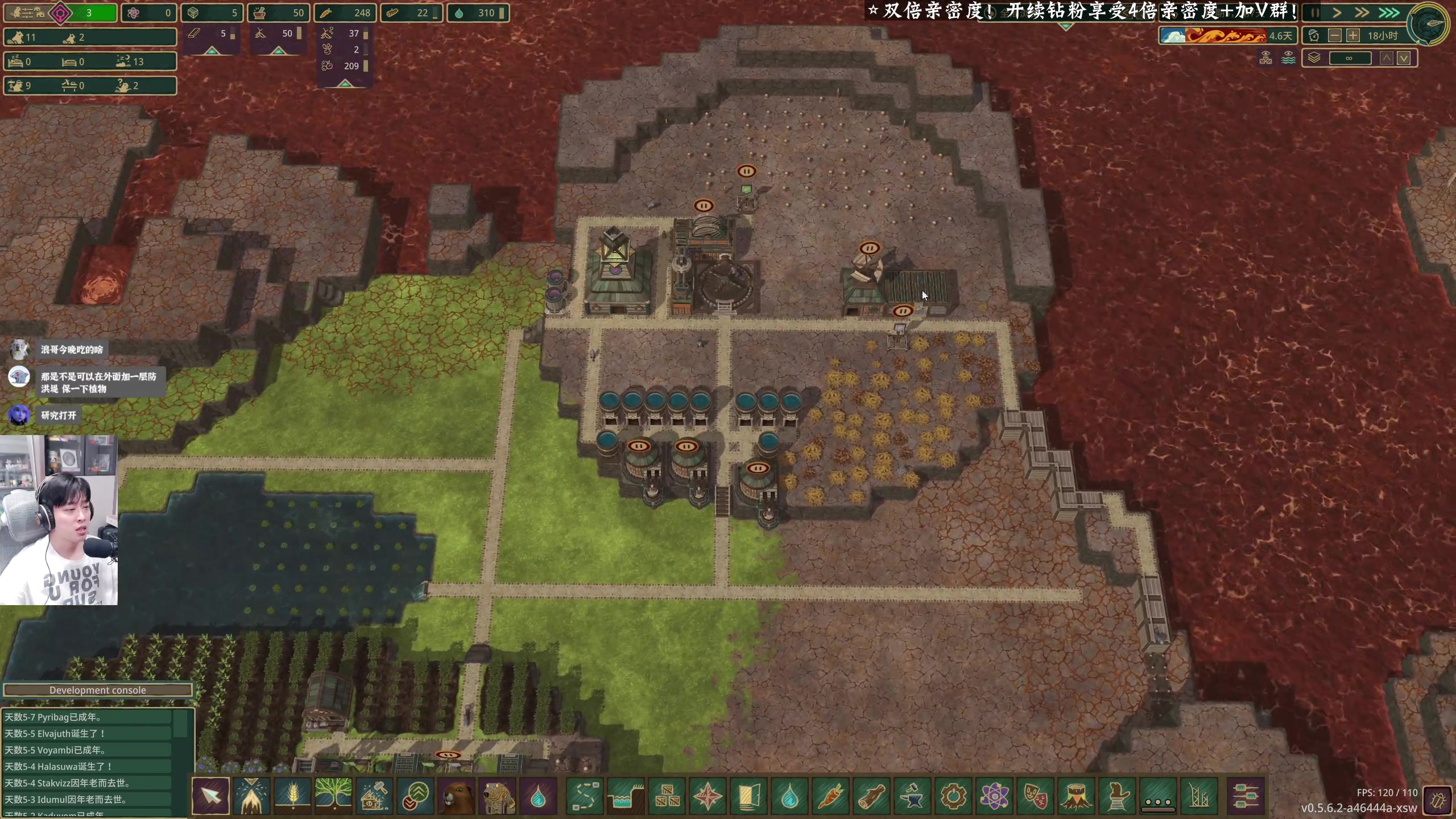This screenshot has height=819, width=1456.
Task: Open the science atom buildings category
Action: point(994,796)
